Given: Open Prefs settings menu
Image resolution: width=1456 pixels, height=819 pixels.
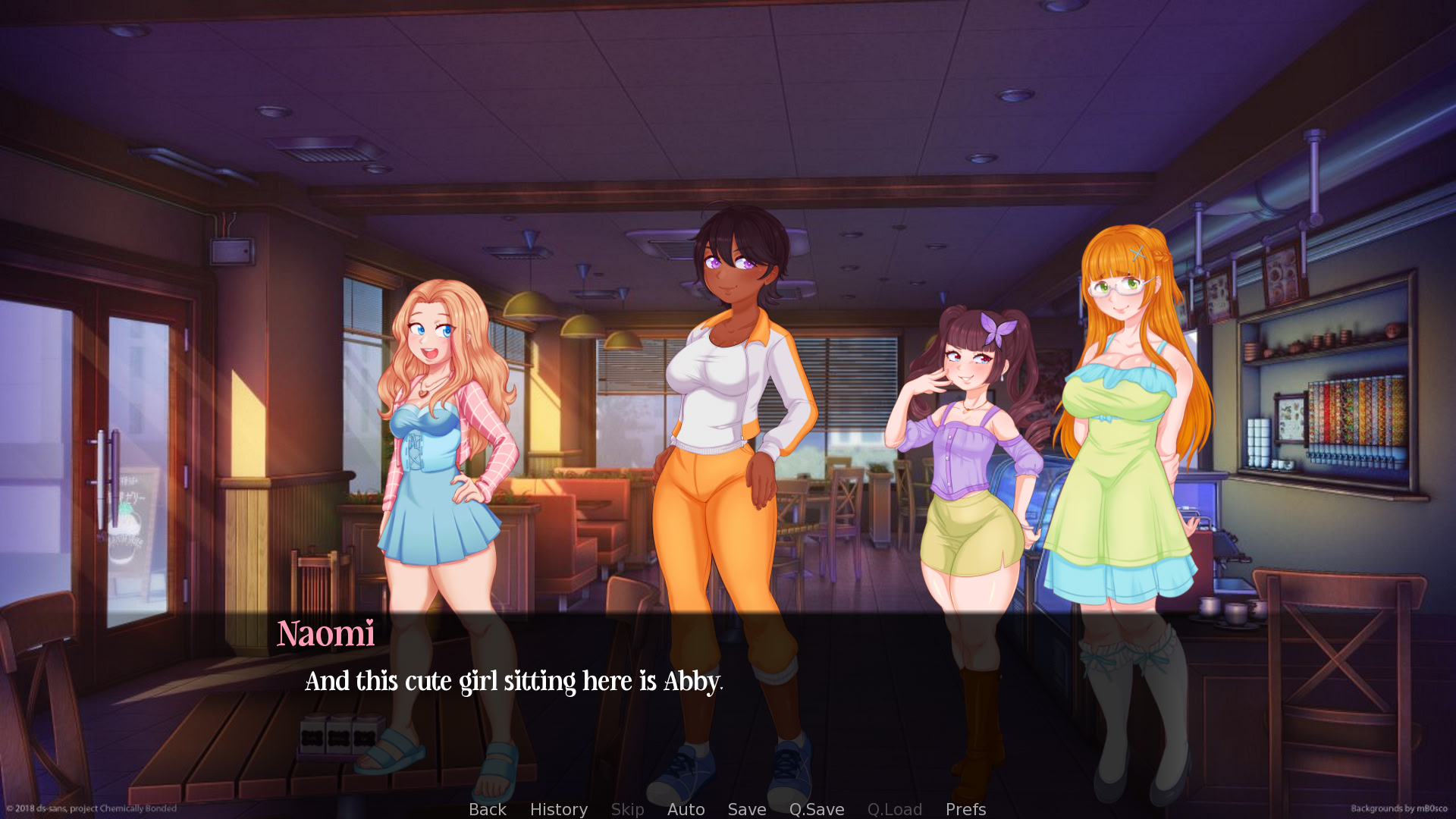Looking at the screenshot, I should pyautogui.click(x=965, y=809).
